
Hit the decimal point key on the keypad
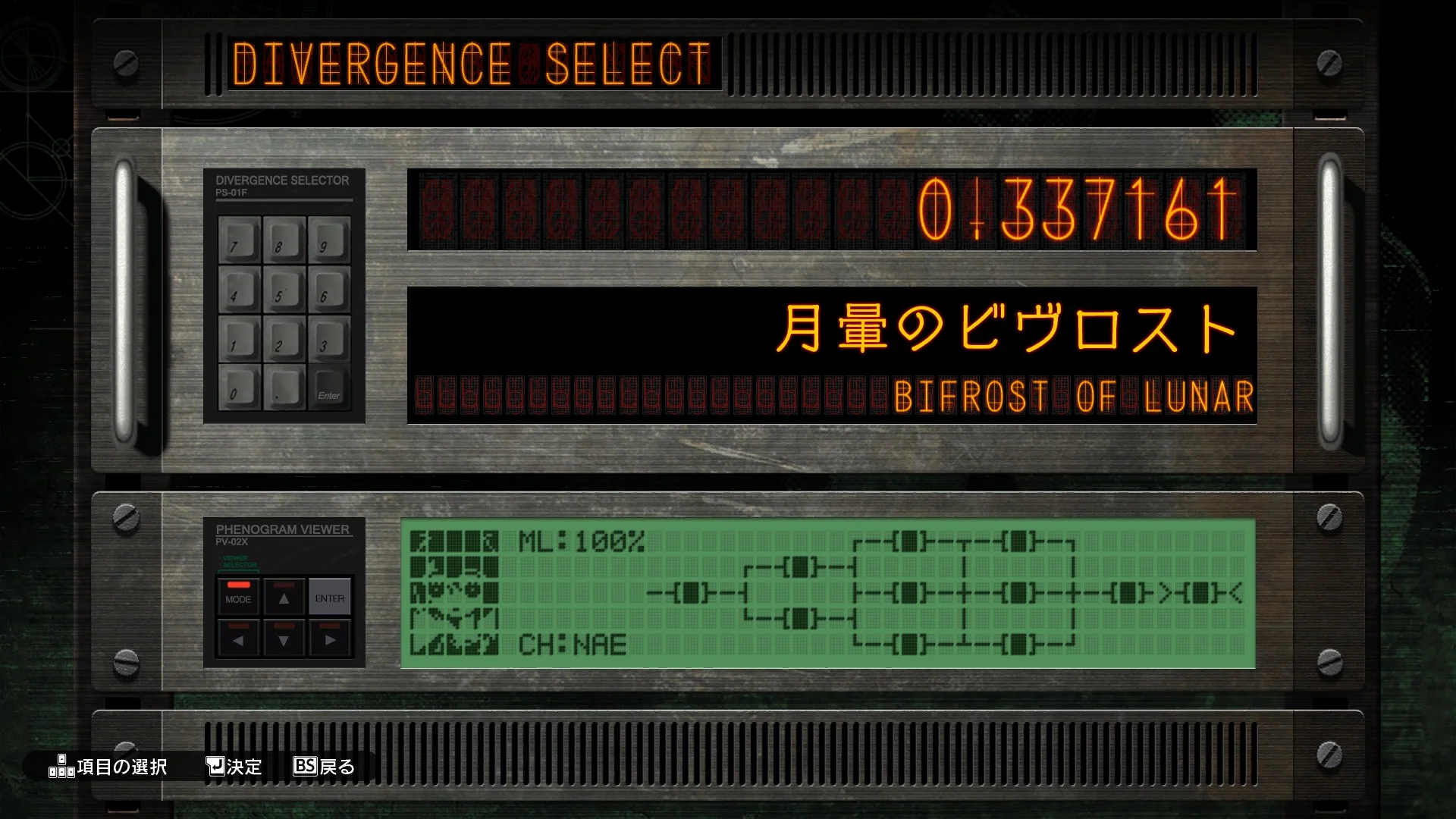tap(284, 387)
